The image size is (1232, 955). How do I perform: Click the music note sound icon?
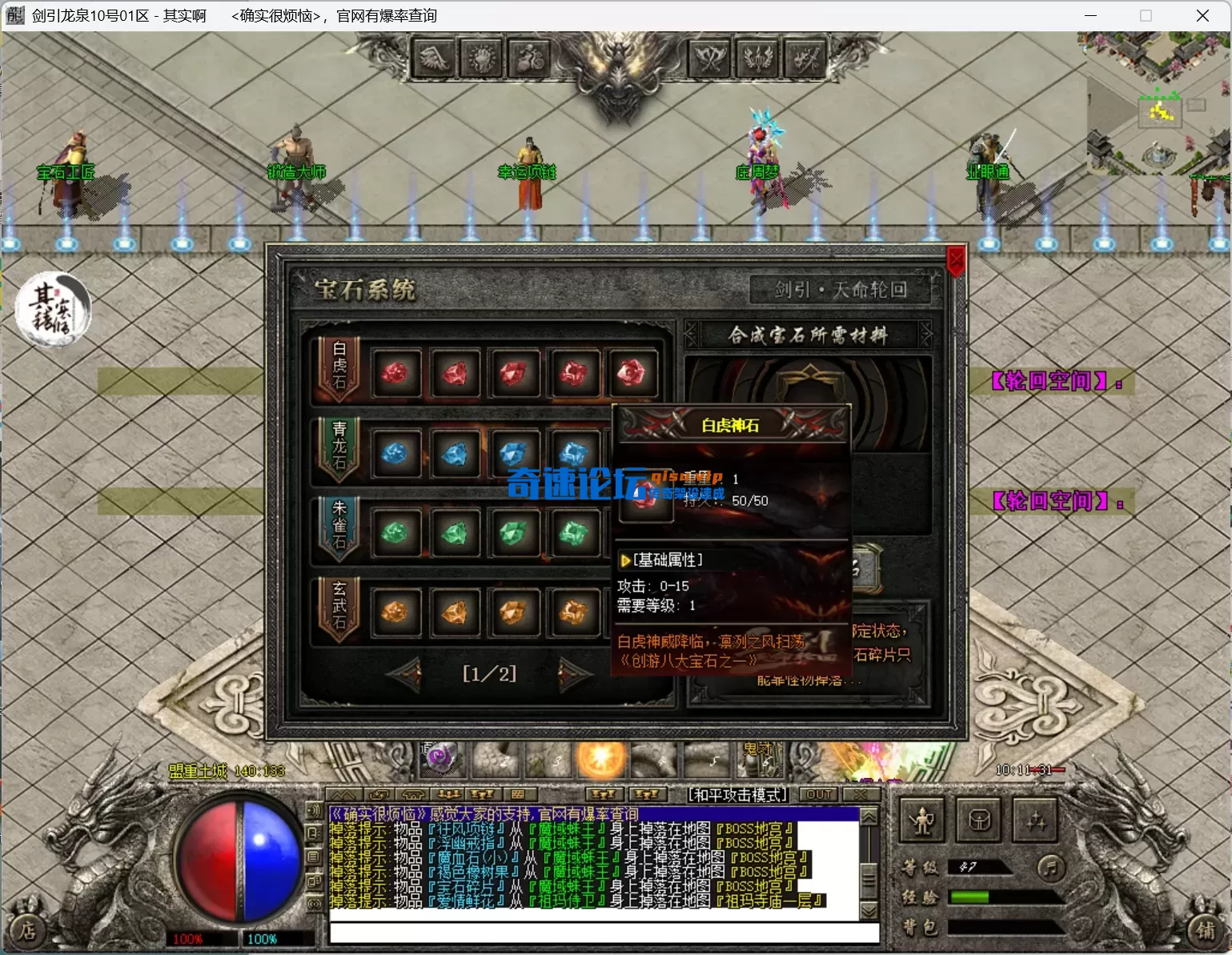[1050, 867]
